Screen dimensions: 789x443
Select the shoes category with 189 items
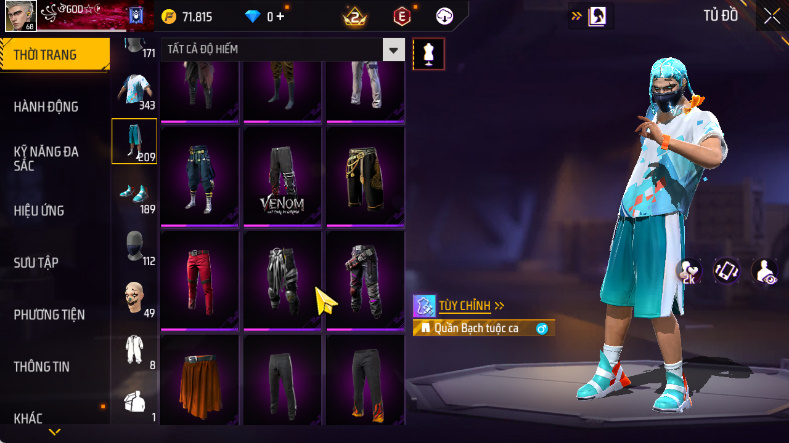tap(134, 194)
